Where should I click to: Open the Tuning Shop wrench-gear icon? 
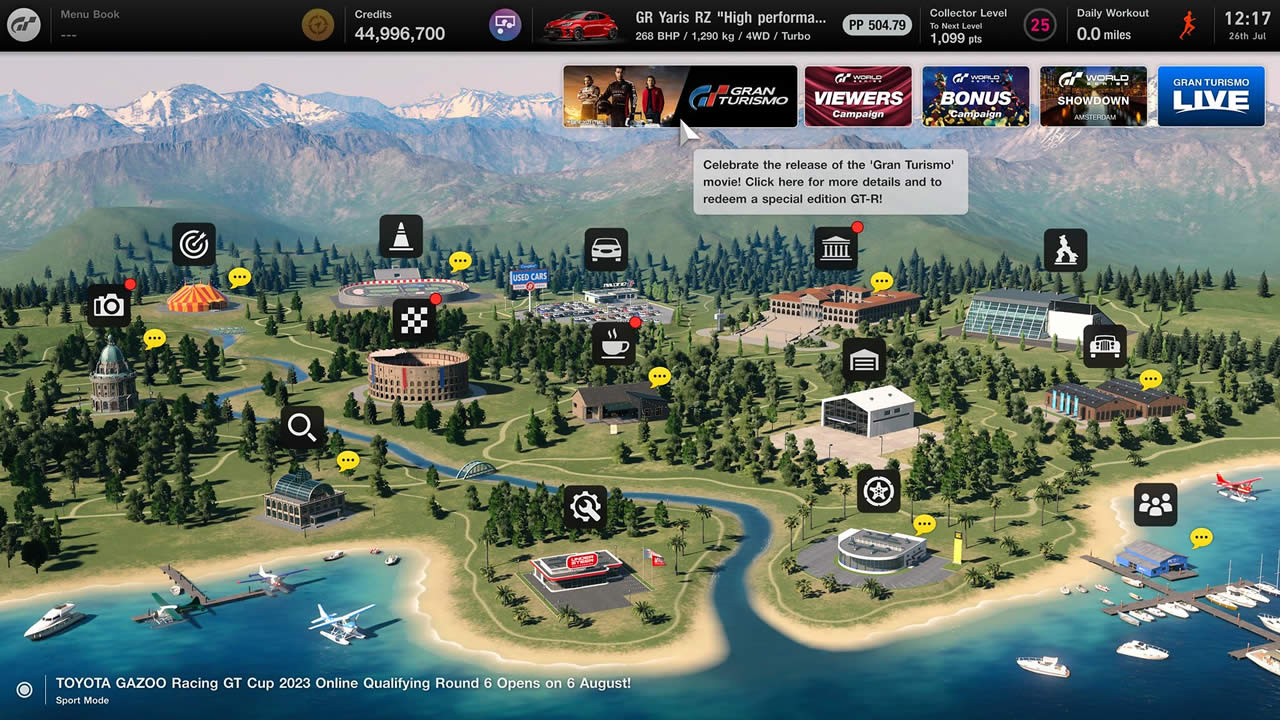(x=585, y=508)
